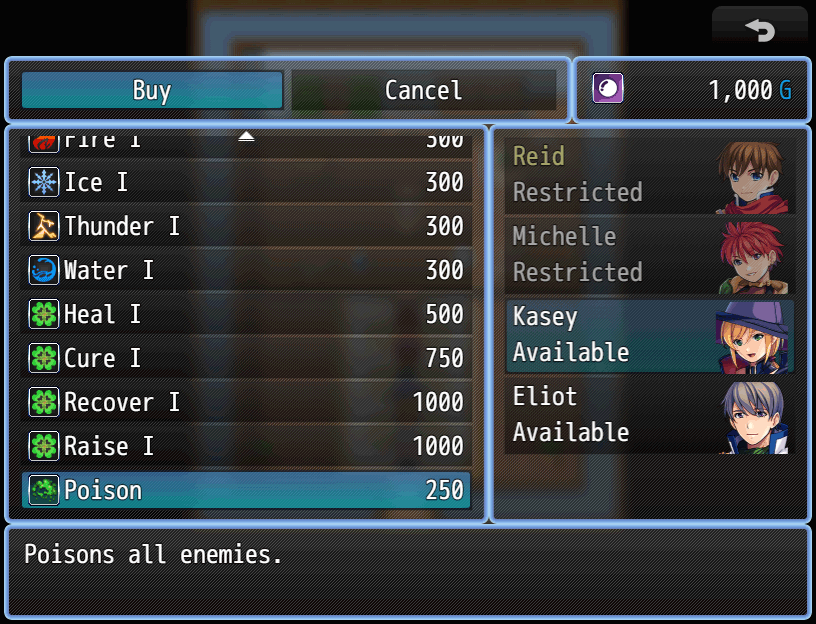Select Eliot's character row
816x624 pixels.
[650, 415]
